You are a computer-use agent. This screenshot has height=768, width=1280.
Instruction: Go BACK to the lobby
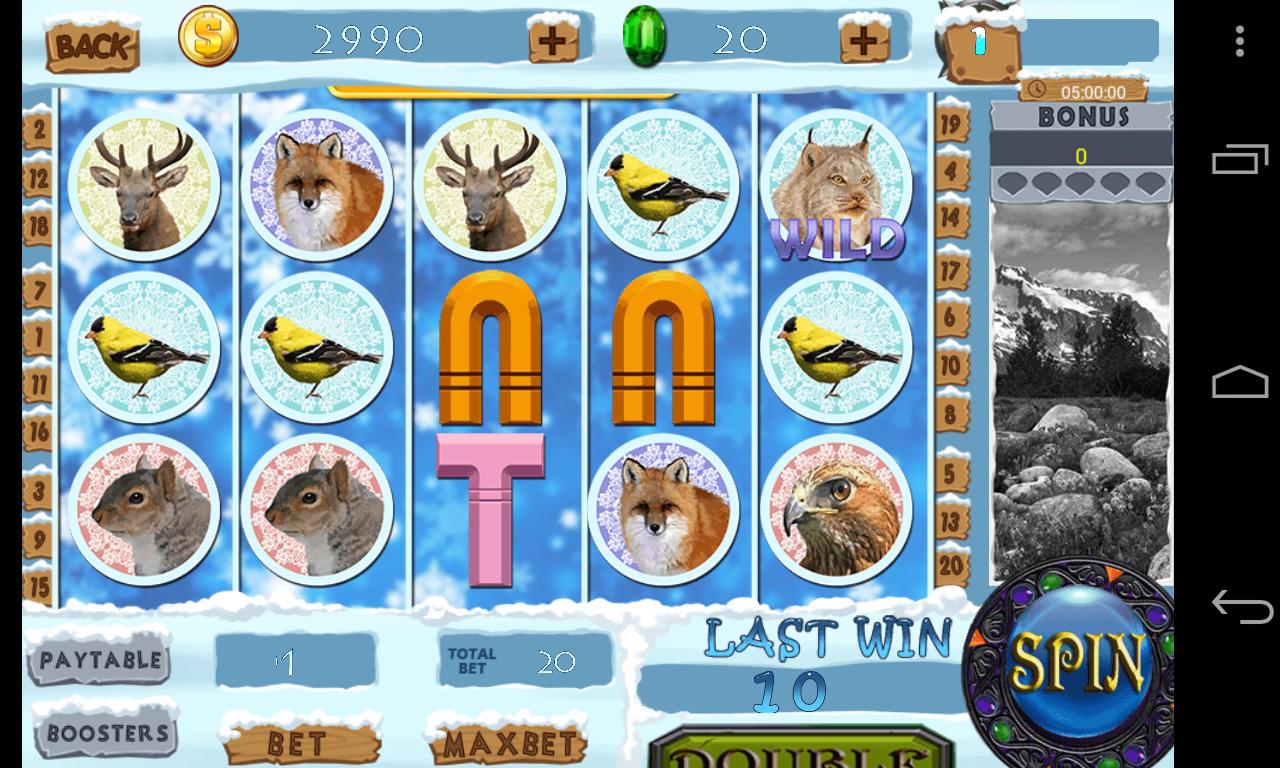[92, 46]
